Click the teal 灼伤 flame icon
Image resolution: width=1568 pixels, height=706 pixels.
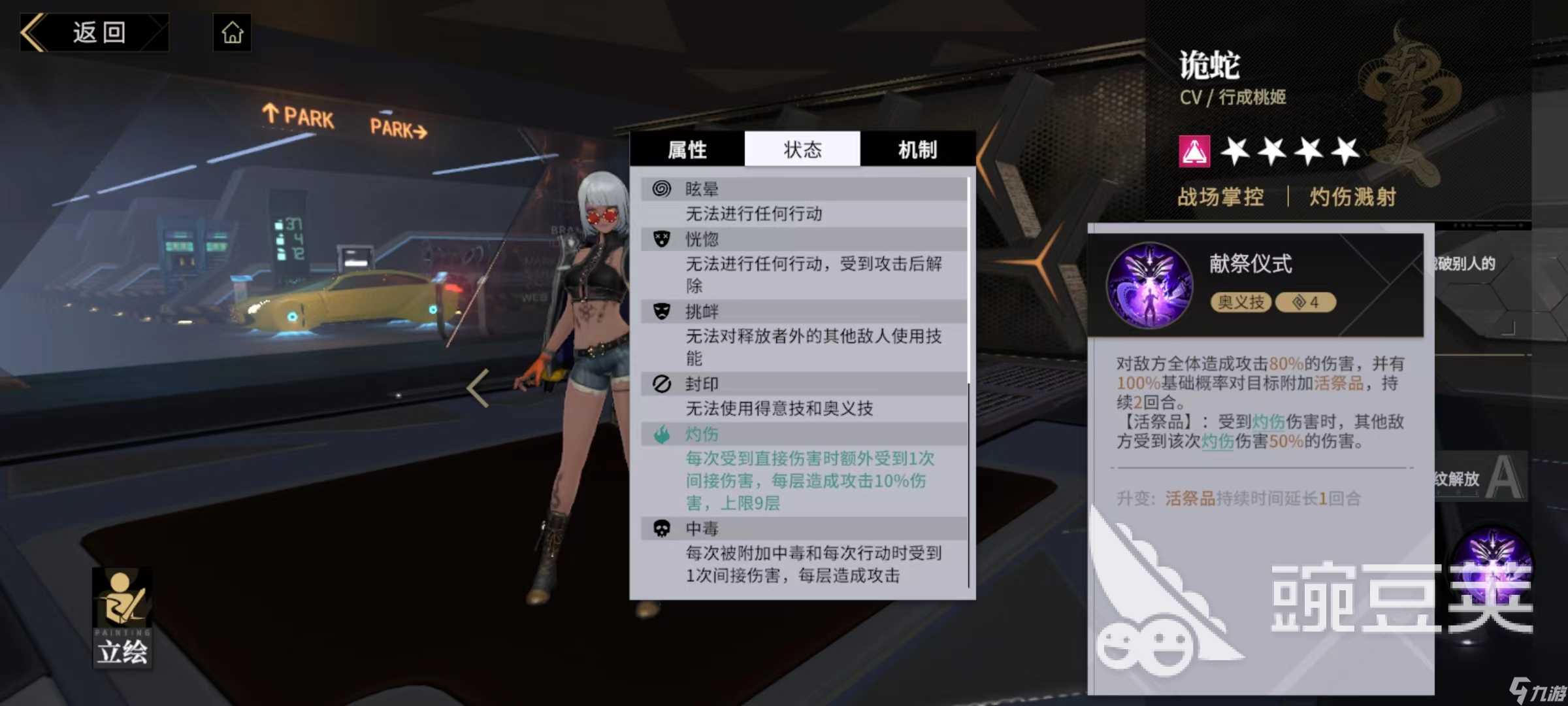tap(662, 433)
